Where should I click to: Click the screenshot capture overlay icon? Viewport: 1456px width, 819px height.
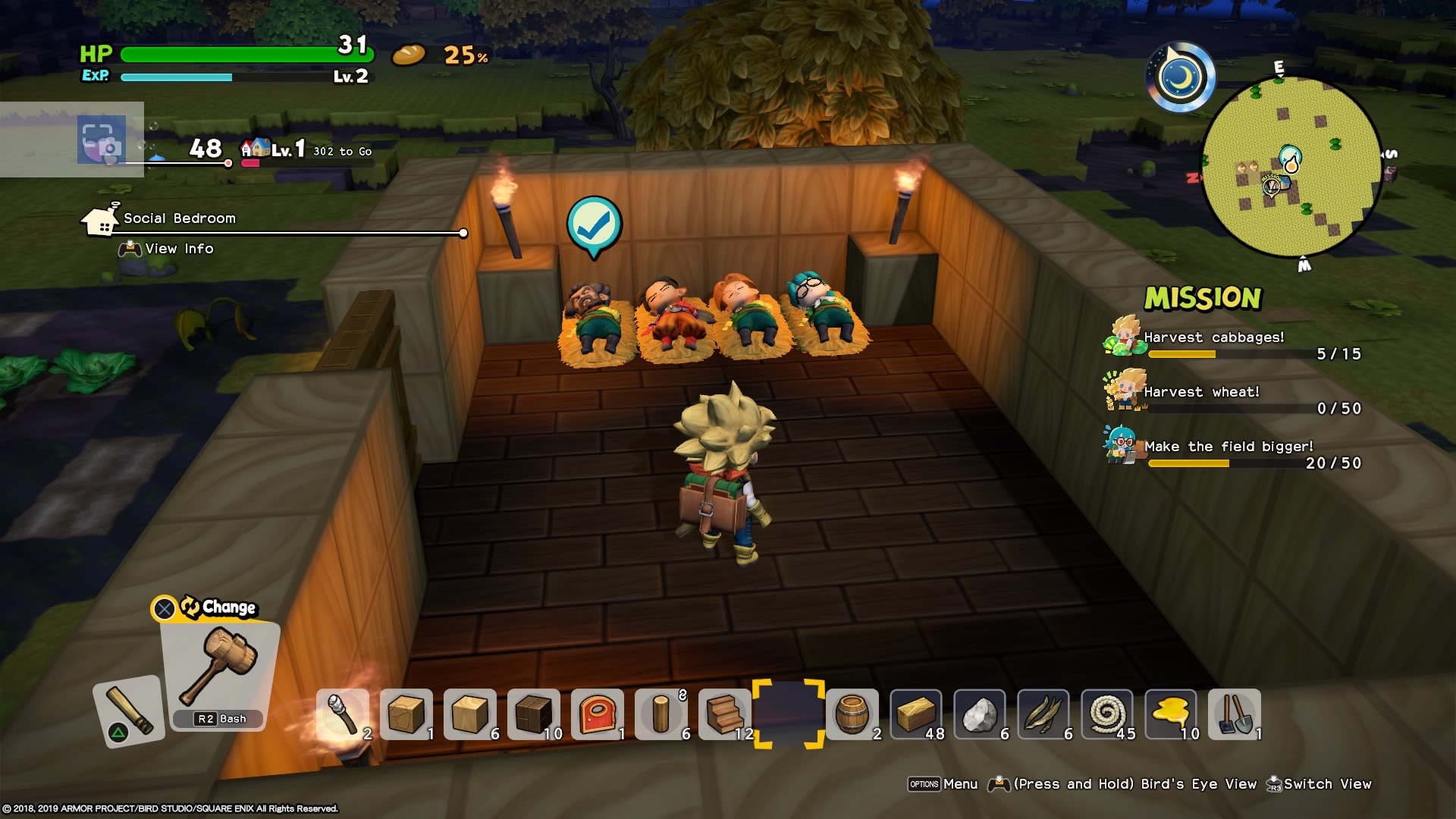point(102,140)
